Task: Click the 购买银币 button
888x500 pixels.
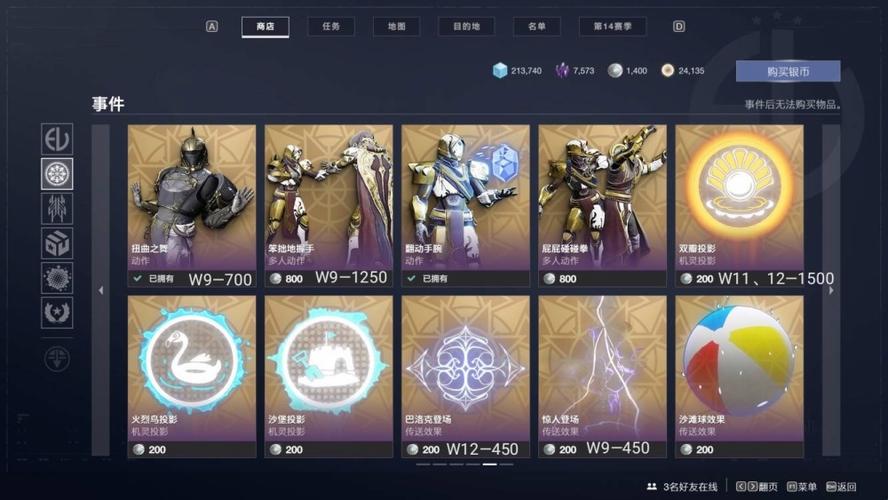Action: [787, 71]
